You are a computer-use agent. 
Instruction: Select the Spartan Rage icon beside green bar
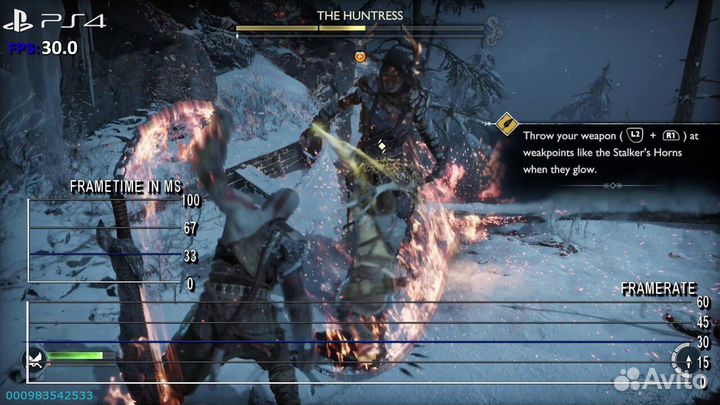(36, 360)
